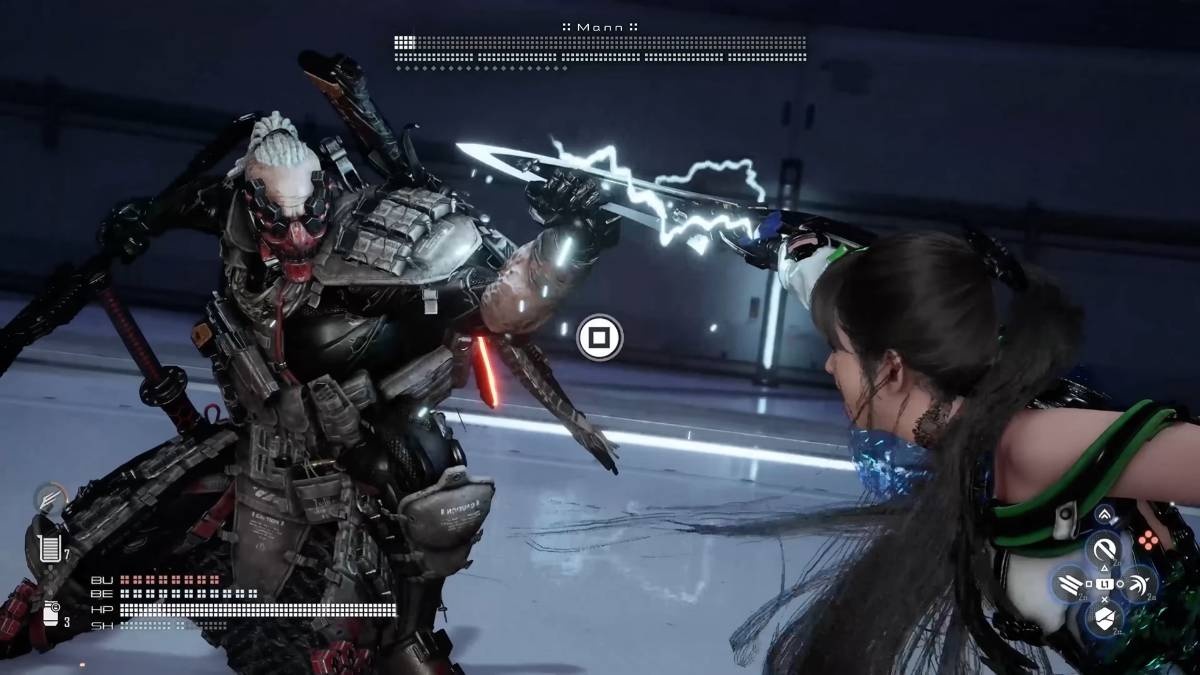Screen dimensions: 1200x675
Task: Use the shield-shaped Beta skill
Action: (1104, 617)
